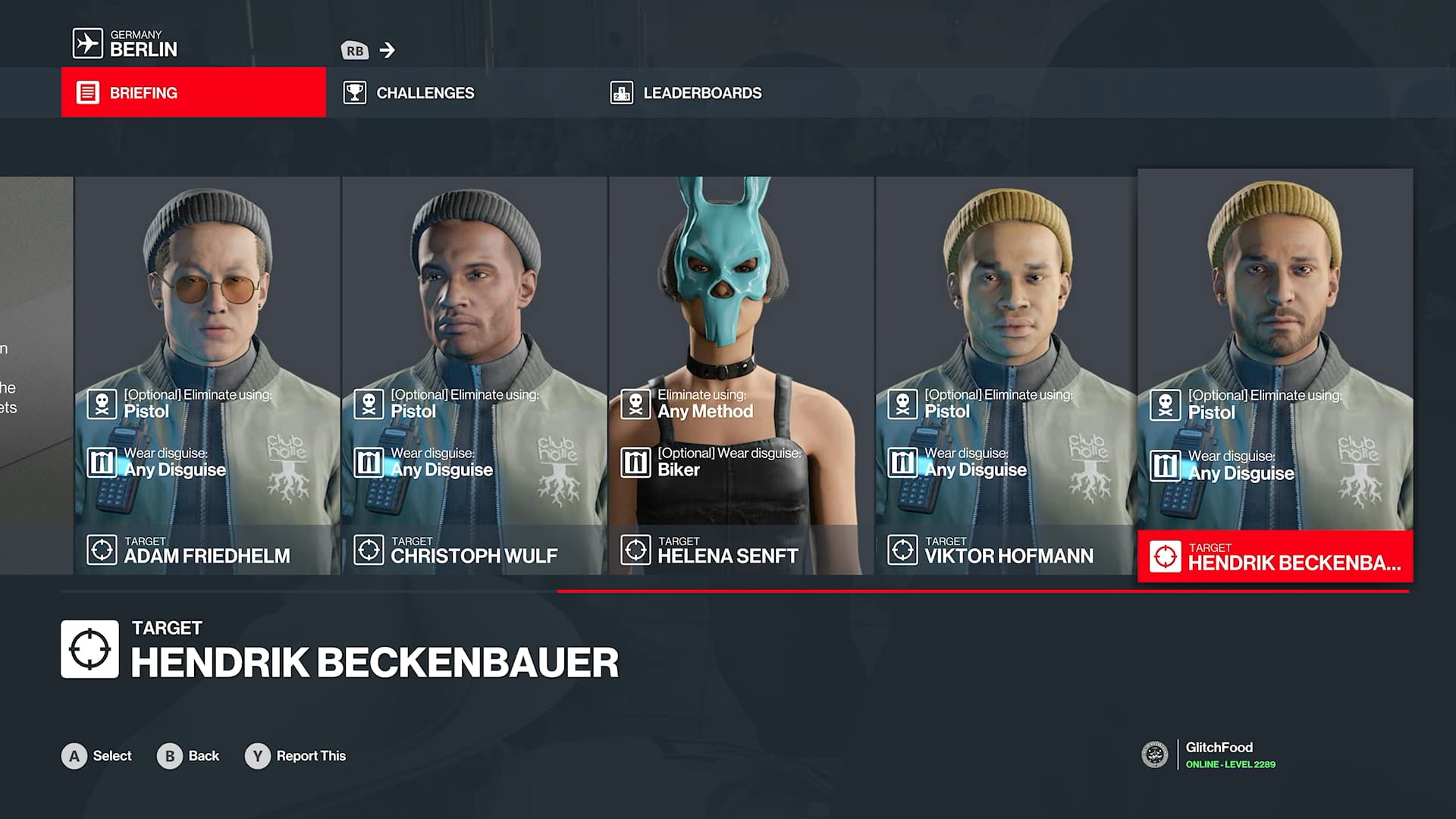Click the Berlin location airplane icon
The image size is (1456, 819).
87,43
